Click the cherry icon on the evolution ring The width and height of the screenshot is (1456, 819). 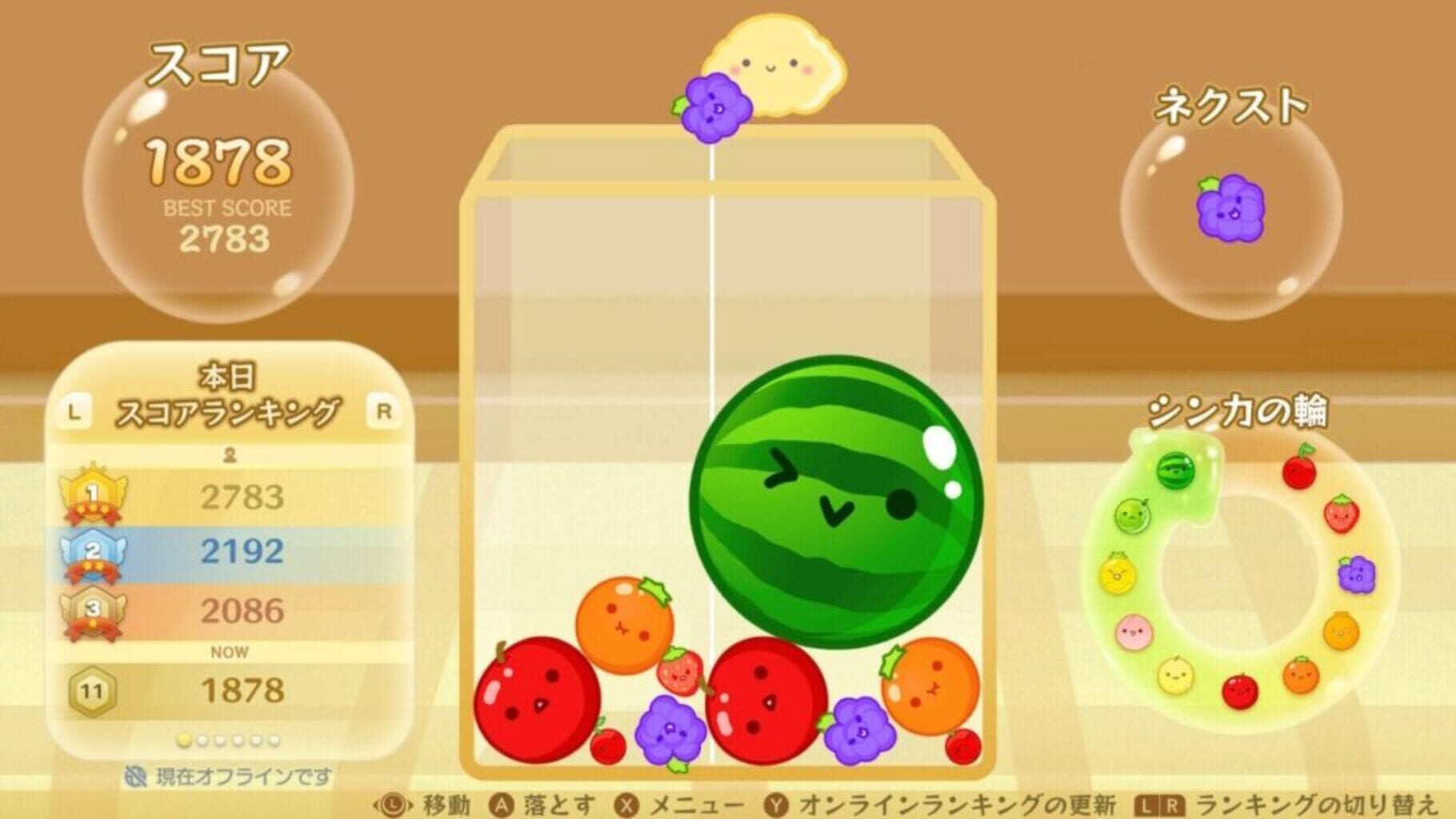click(1300, 471)
